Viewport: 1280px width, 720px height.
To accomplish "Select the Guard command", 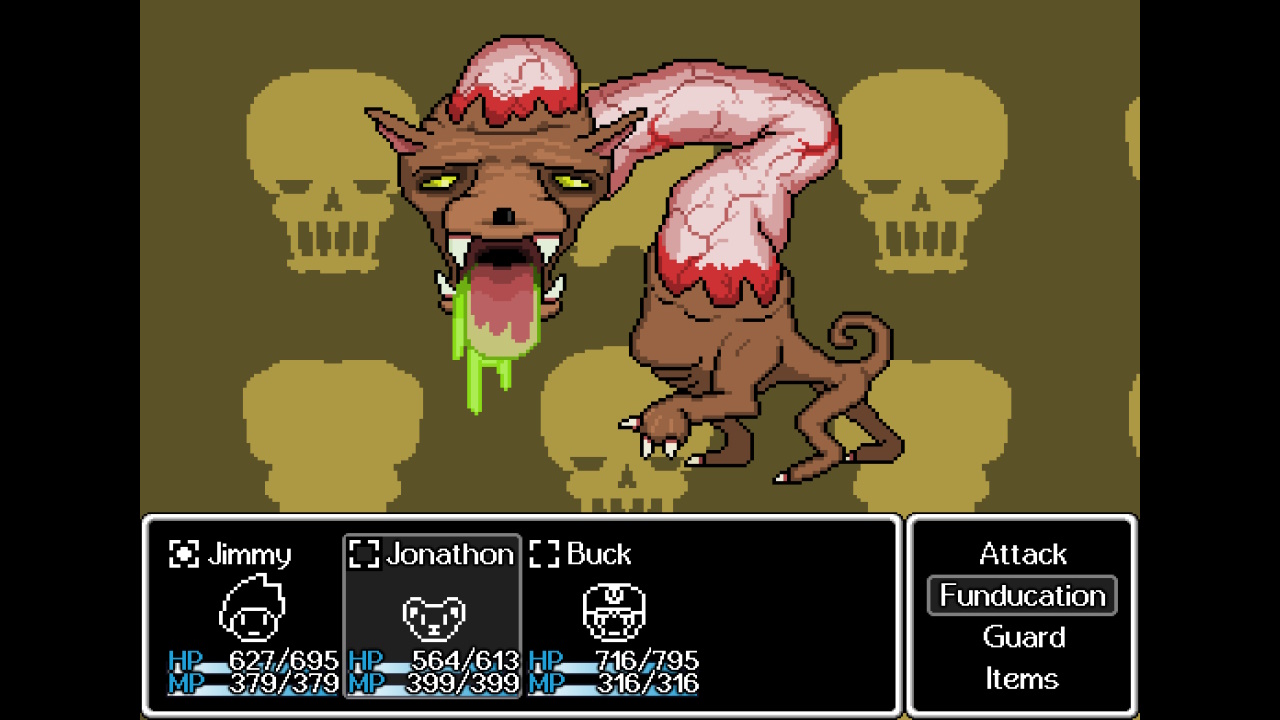I will pos(1023,637).
